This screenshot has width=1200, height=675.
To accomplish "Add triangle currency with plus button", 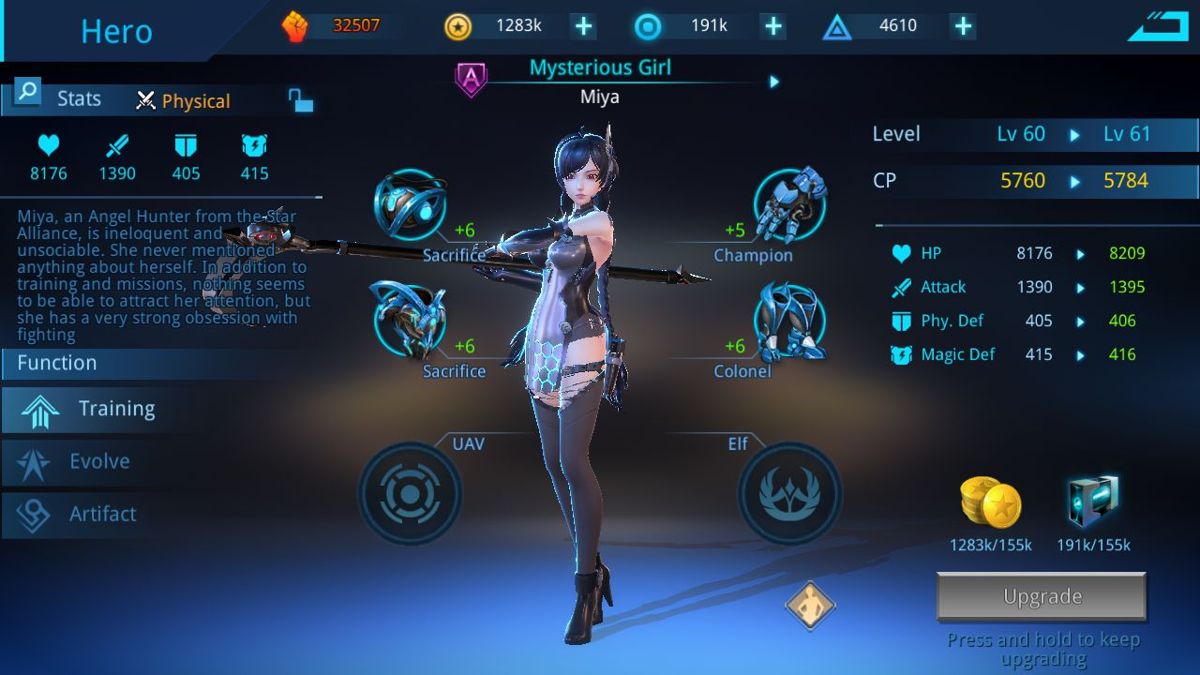I will 962,26.
